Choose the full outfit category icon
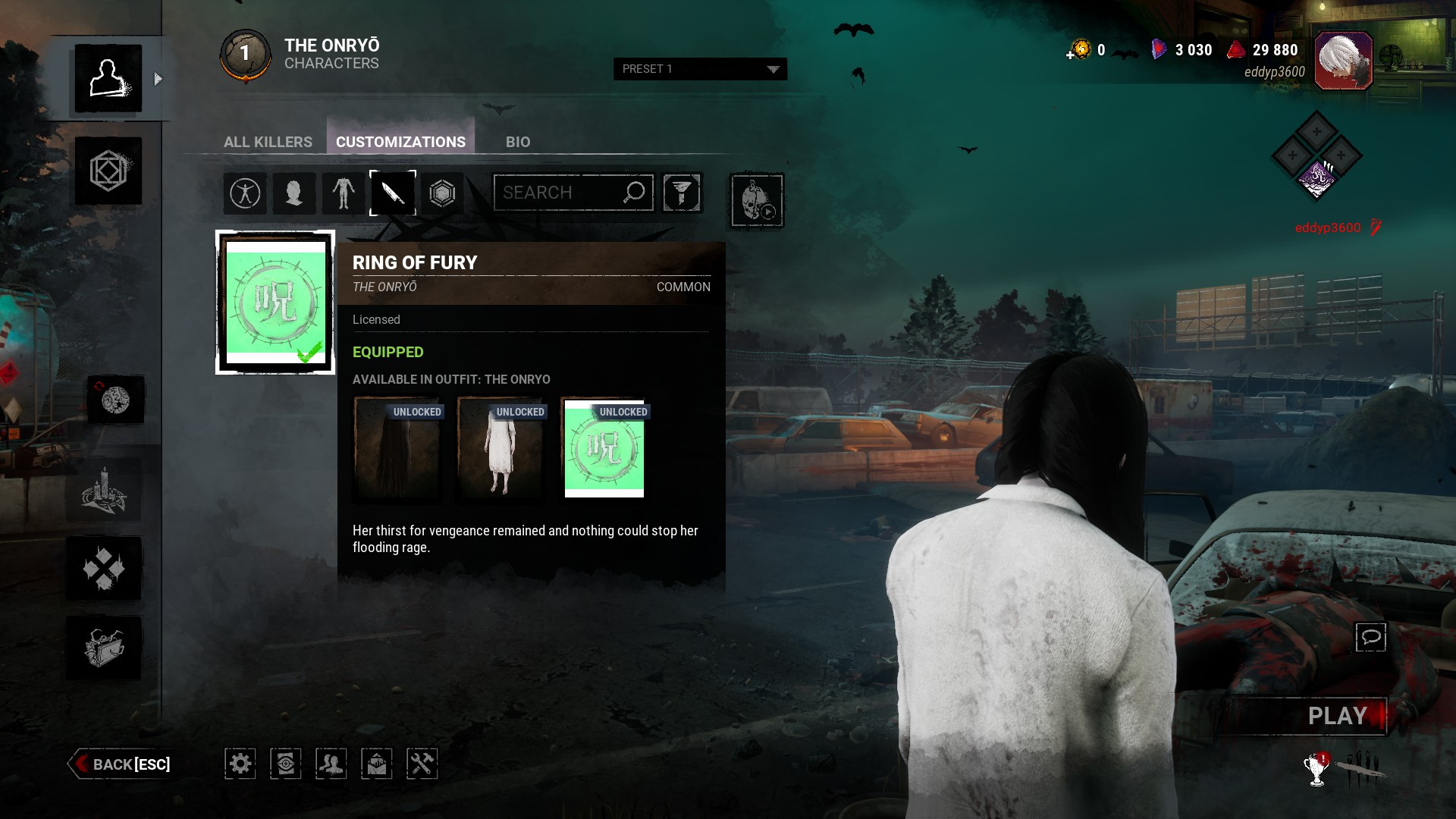1456x819 pixels. tap(245, 193)
